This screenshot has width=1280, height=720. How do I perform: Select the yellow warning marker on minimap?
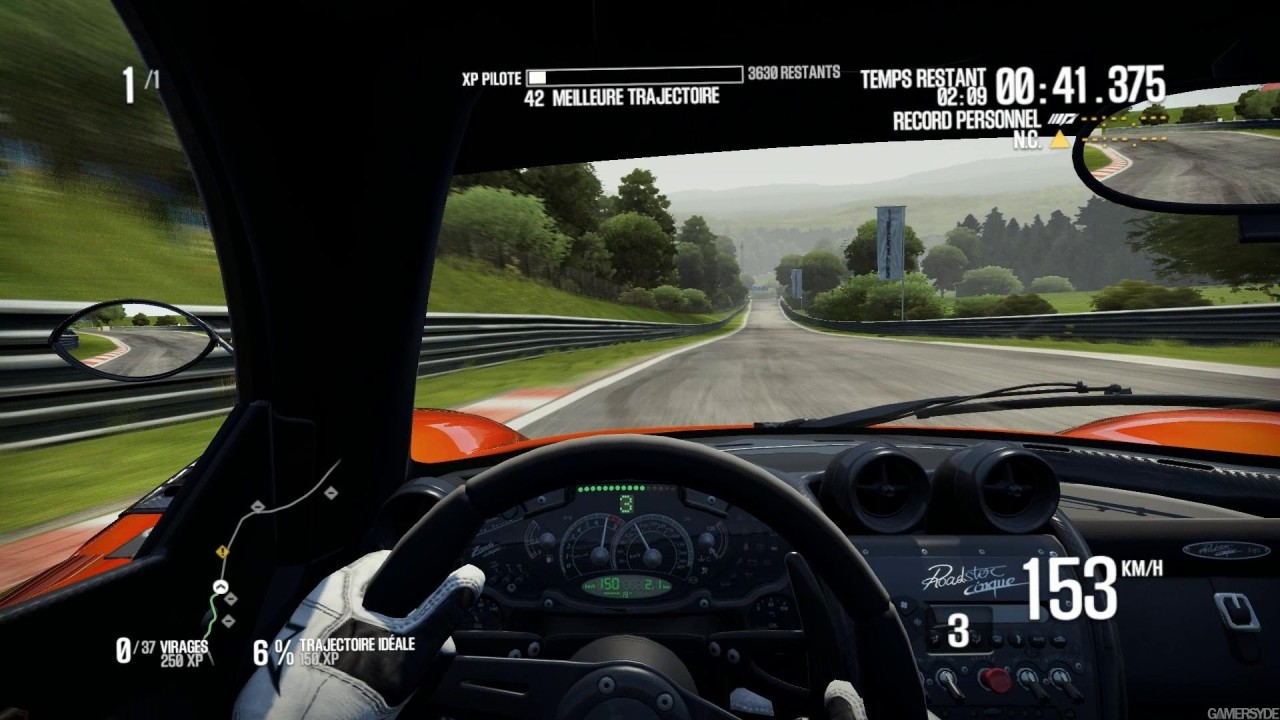pos(222,551)
